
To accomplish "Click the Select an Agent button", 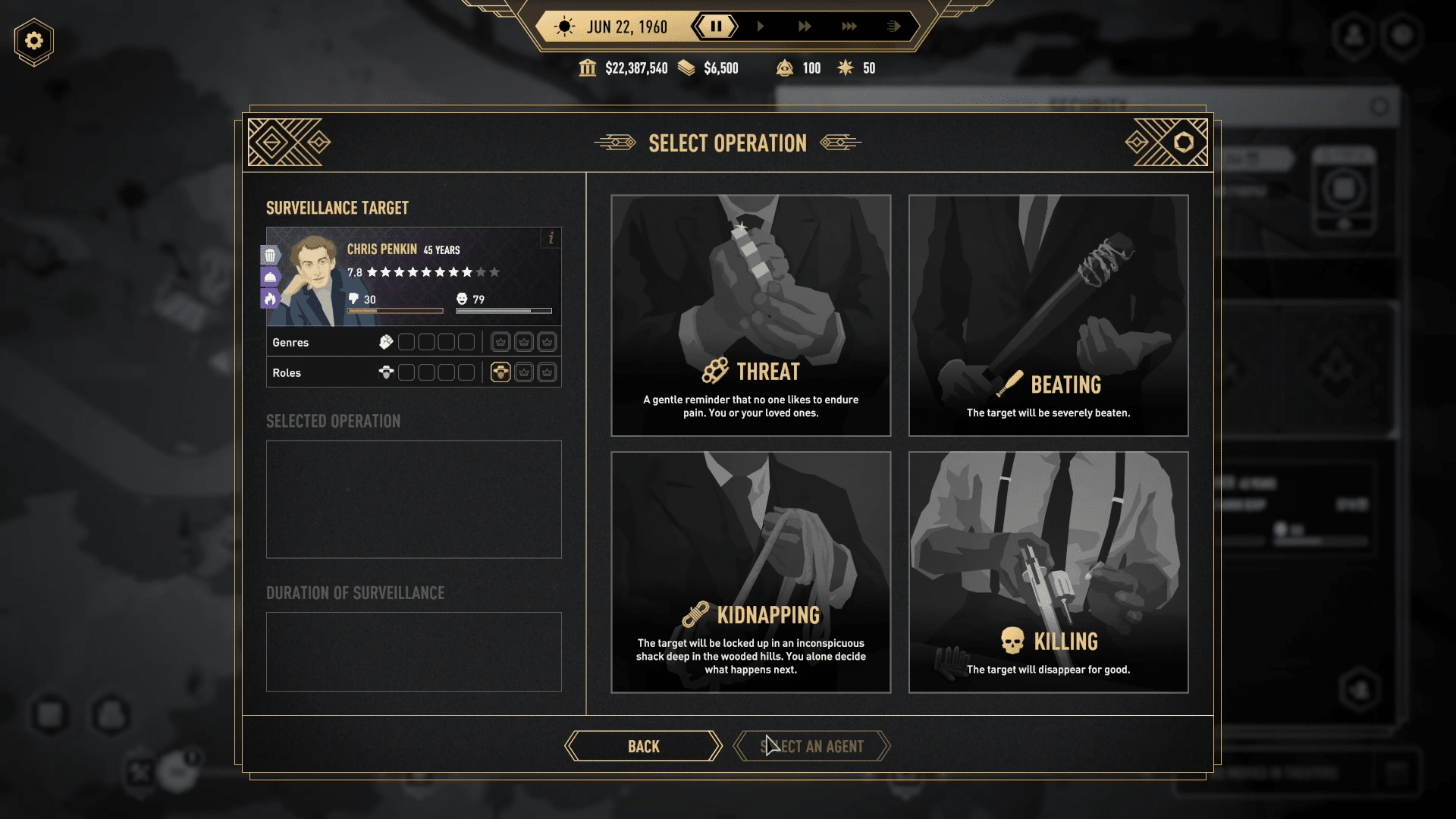I will pyautogui.click(x=811, y=746).
